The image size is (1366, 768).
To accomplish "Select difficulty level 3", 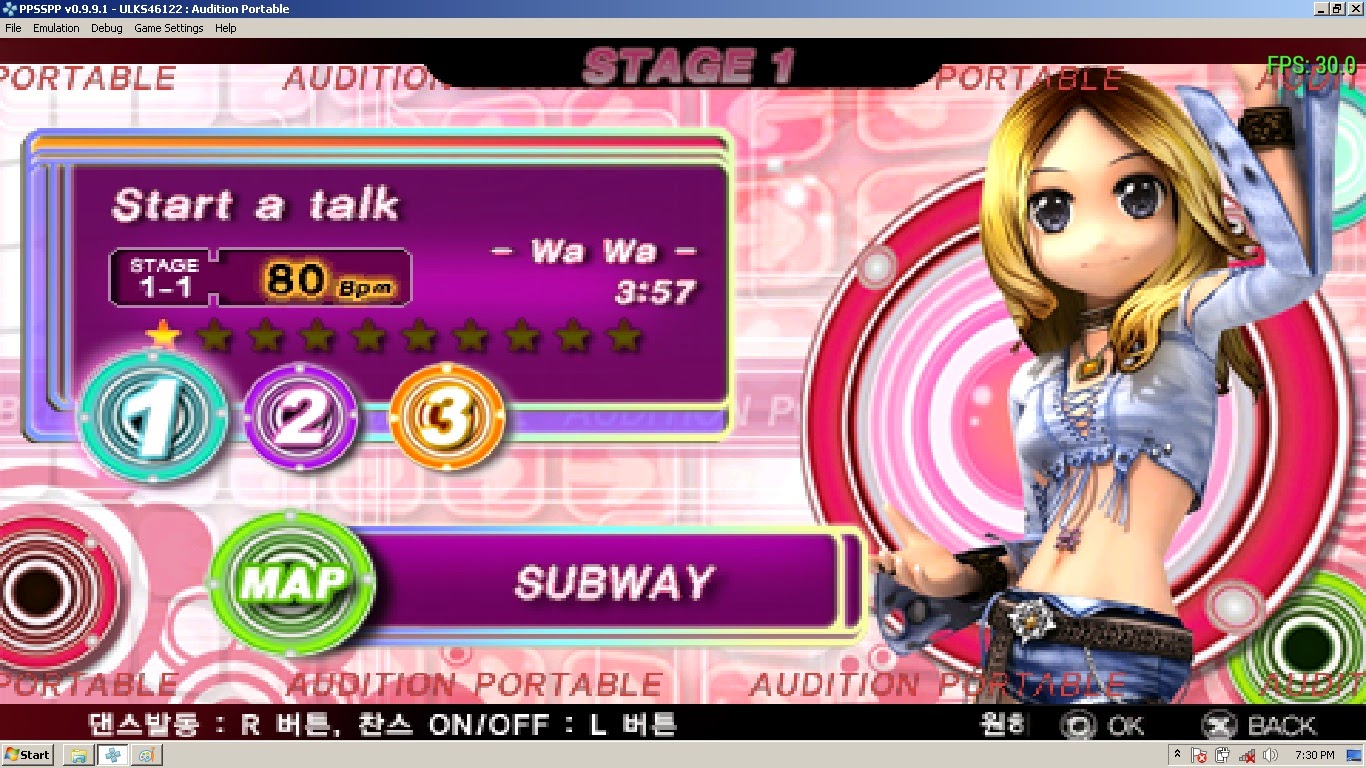I will (446, 419).
